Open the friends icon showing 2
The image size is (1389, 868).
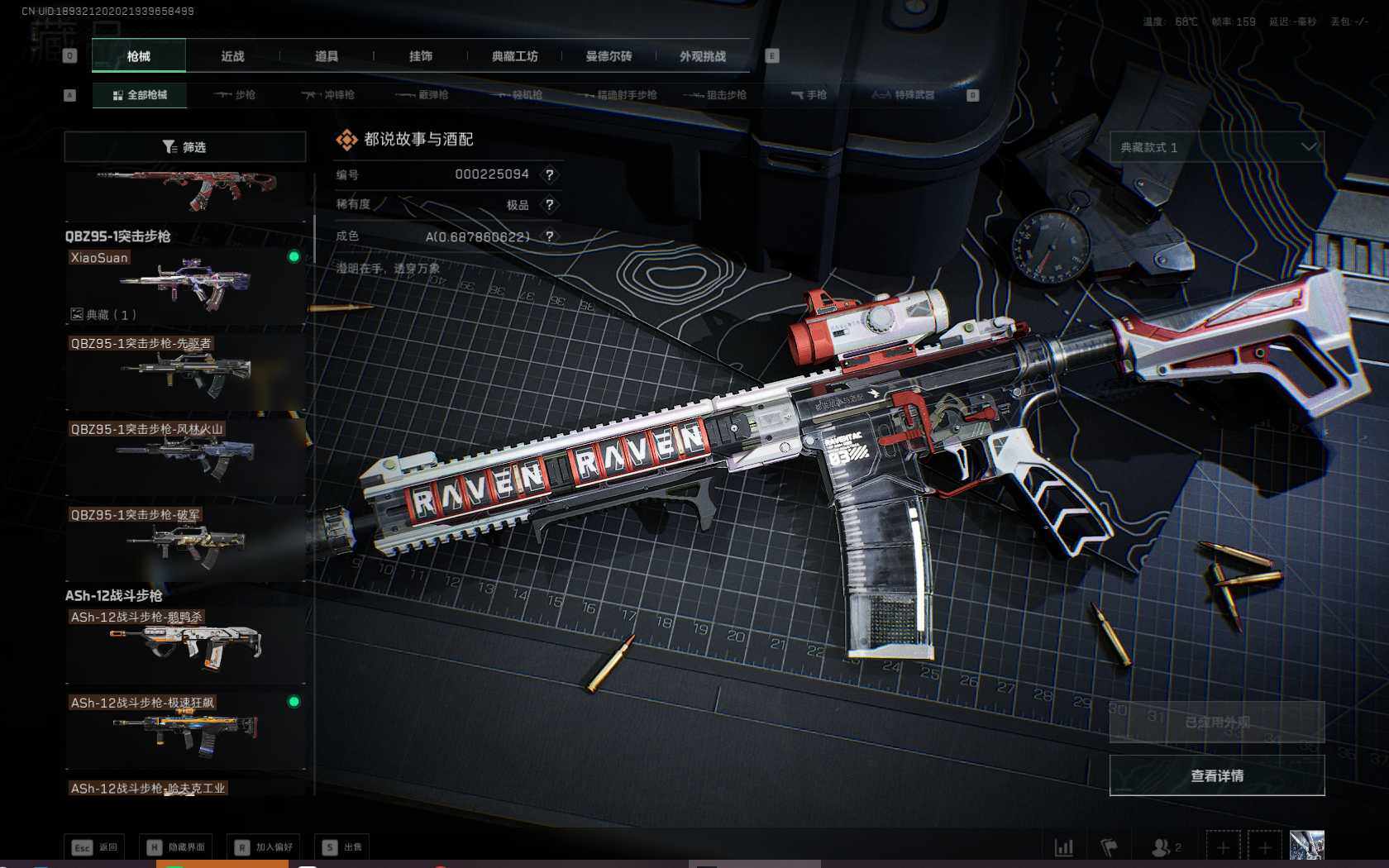point(1166,847)
